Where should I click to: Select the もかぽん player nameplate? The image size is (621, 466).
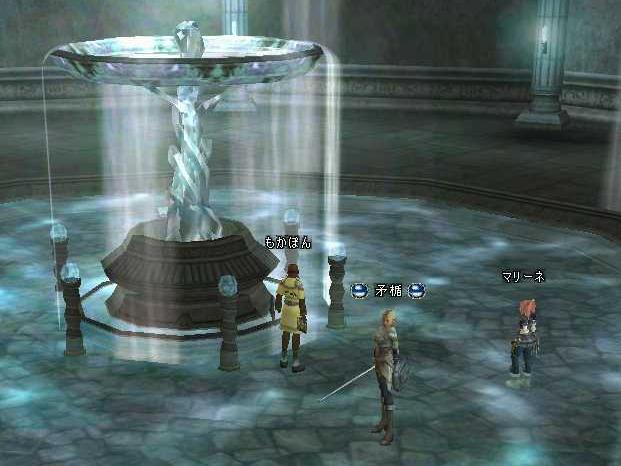(x=287, y=242)
